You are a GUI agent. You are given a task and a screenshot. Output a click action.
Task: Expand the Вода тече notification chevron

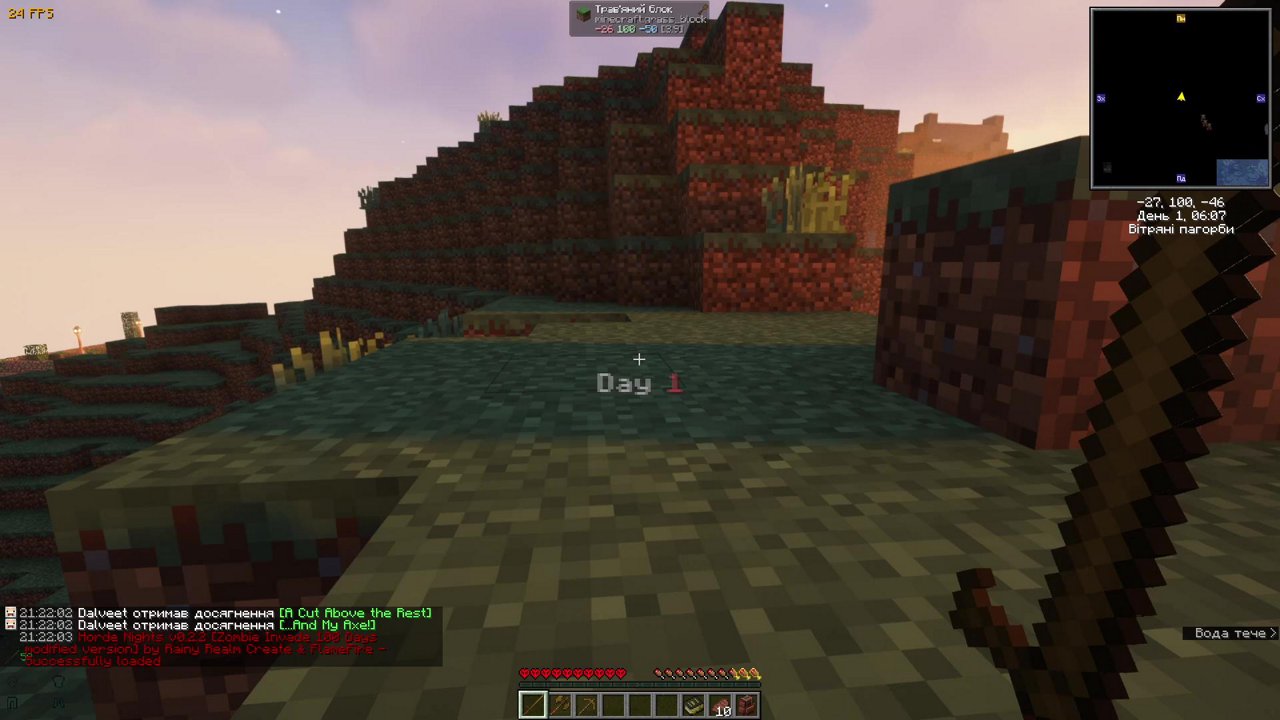1271,633
